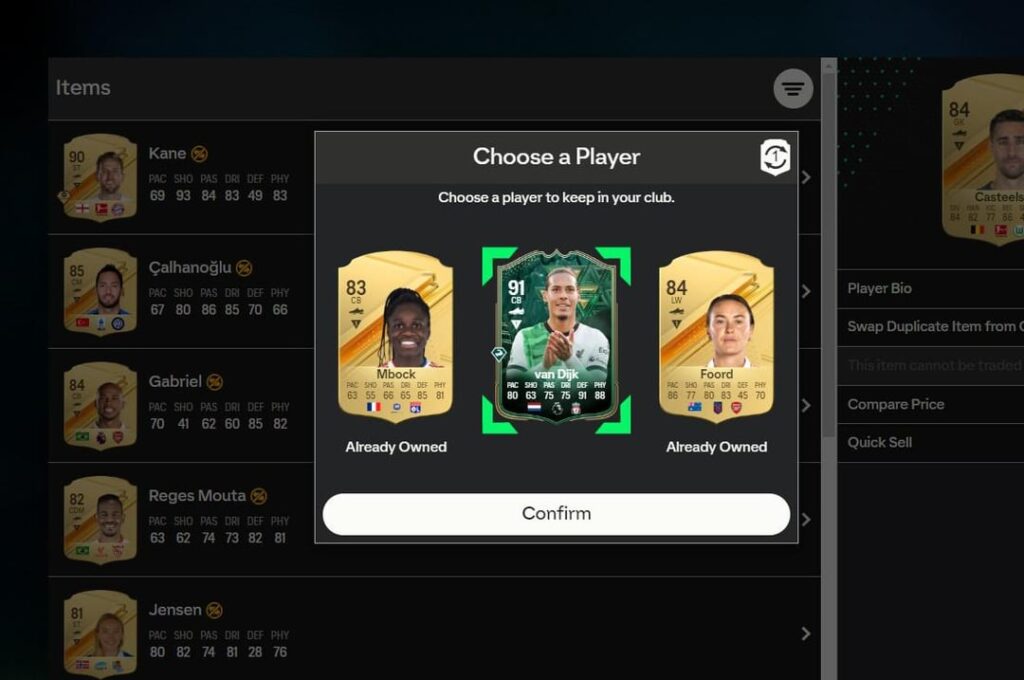Pick the Foord 84 player card
This screenshot has height=680, width=1024.
click(x=716, y=336)
